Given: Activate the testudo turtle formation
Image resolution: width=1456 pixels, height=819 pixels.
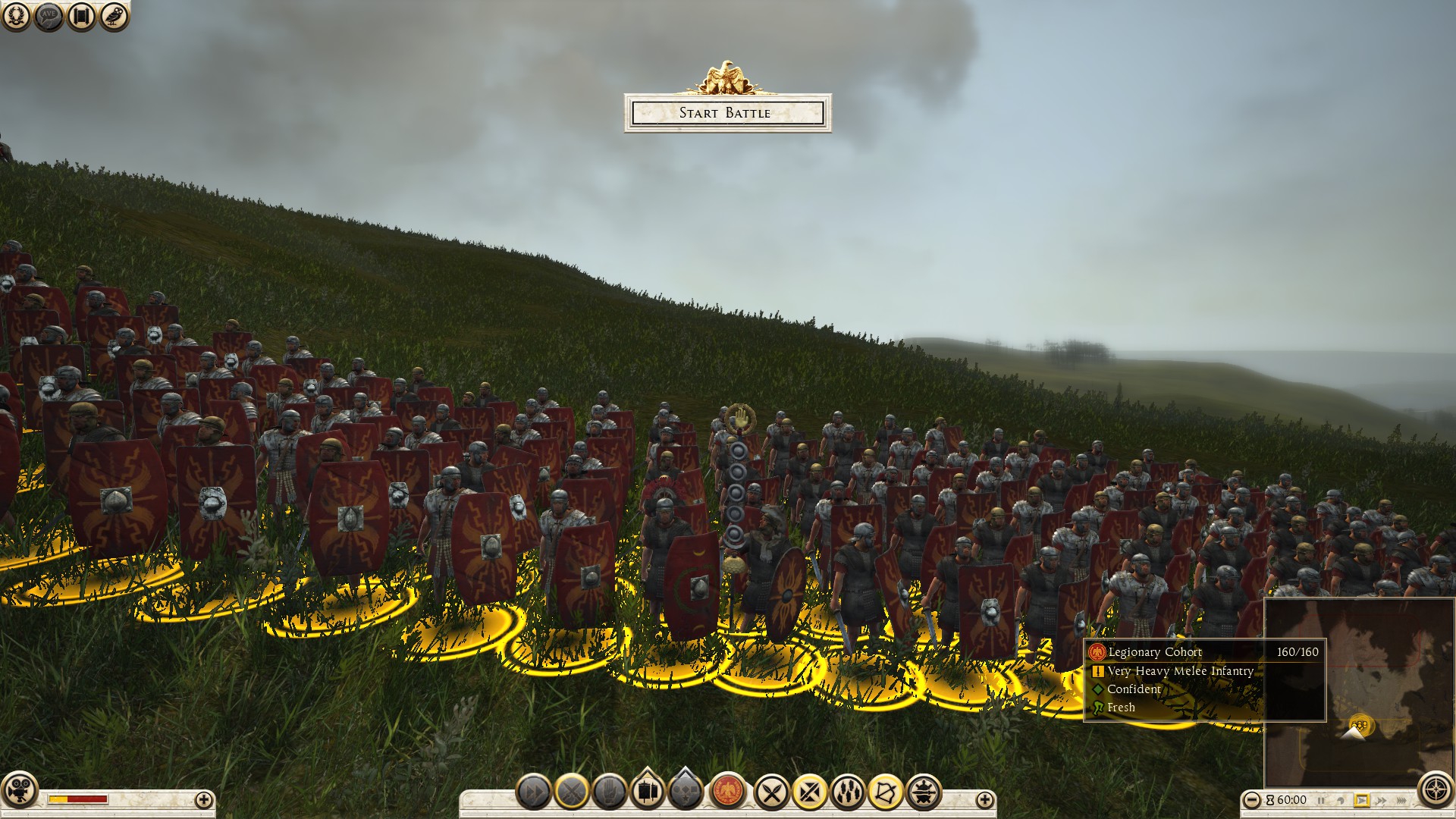Looking at the screenshot, I should (924, 792).
